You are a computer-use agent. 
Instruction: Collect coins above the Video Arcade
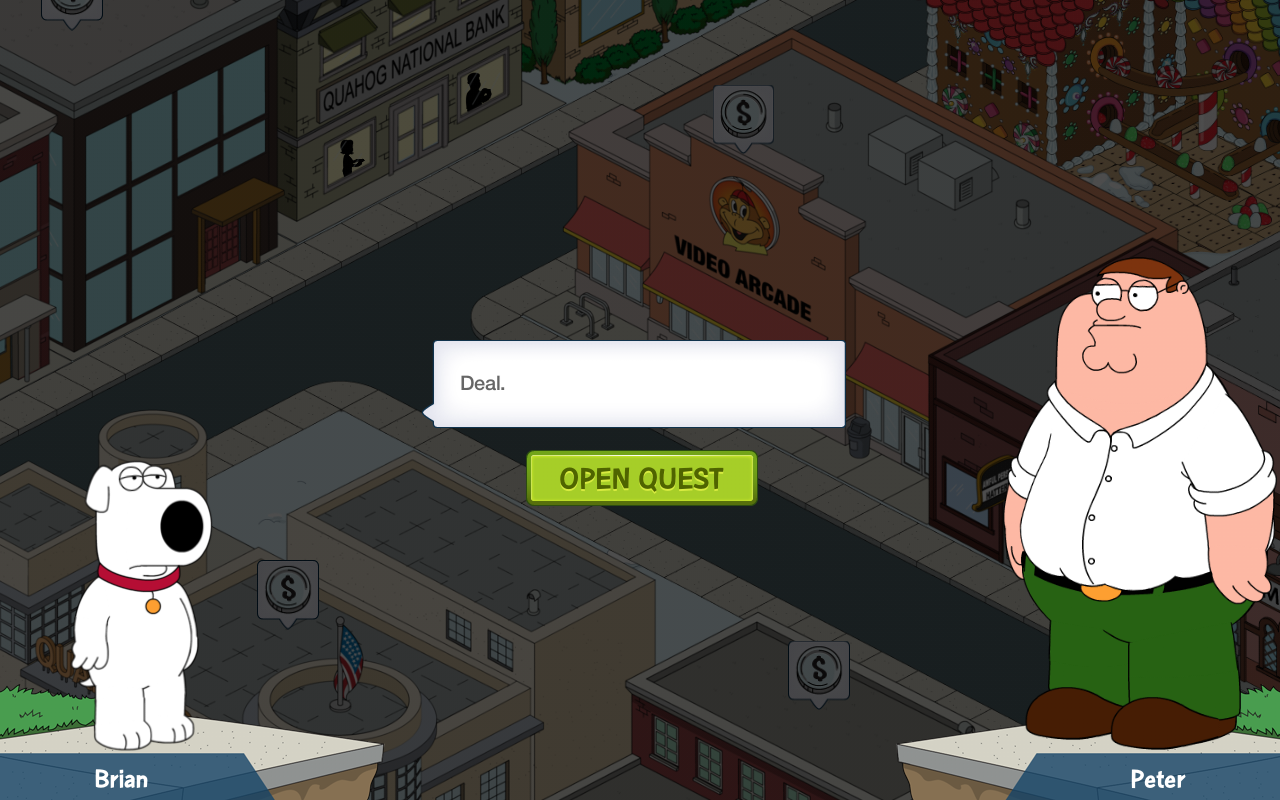pos(742,114)
